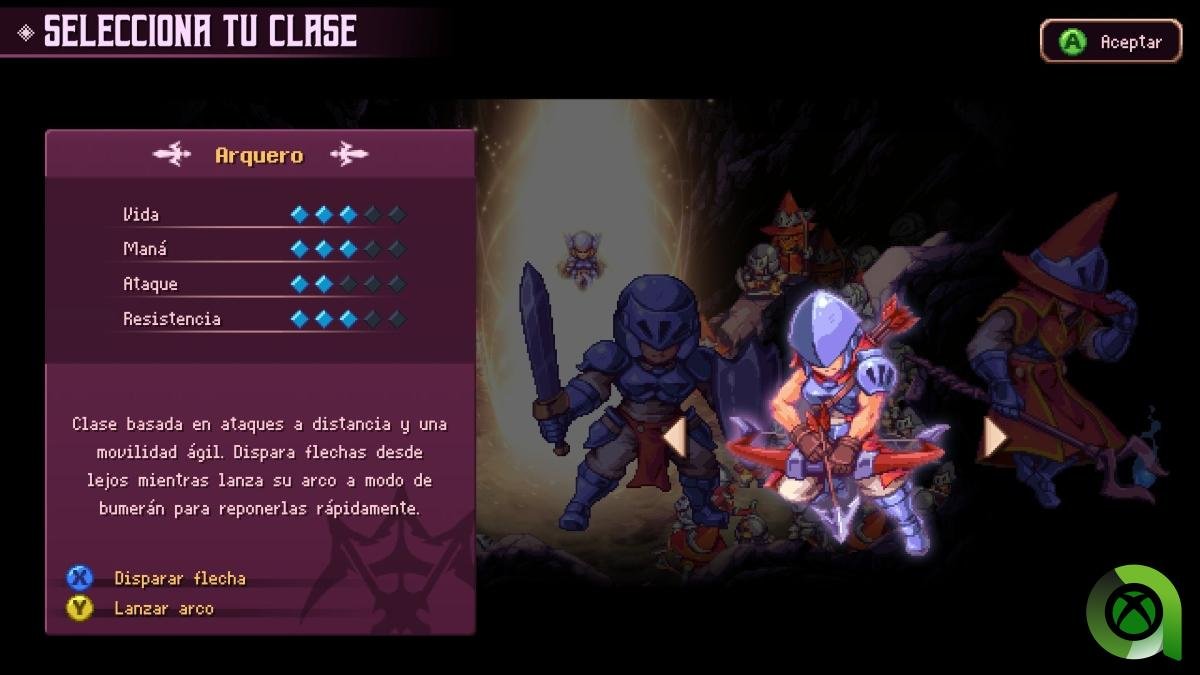Show next class with the right arrow
The width and height of the screenshot is (1200, 675).
pos(993,438)
